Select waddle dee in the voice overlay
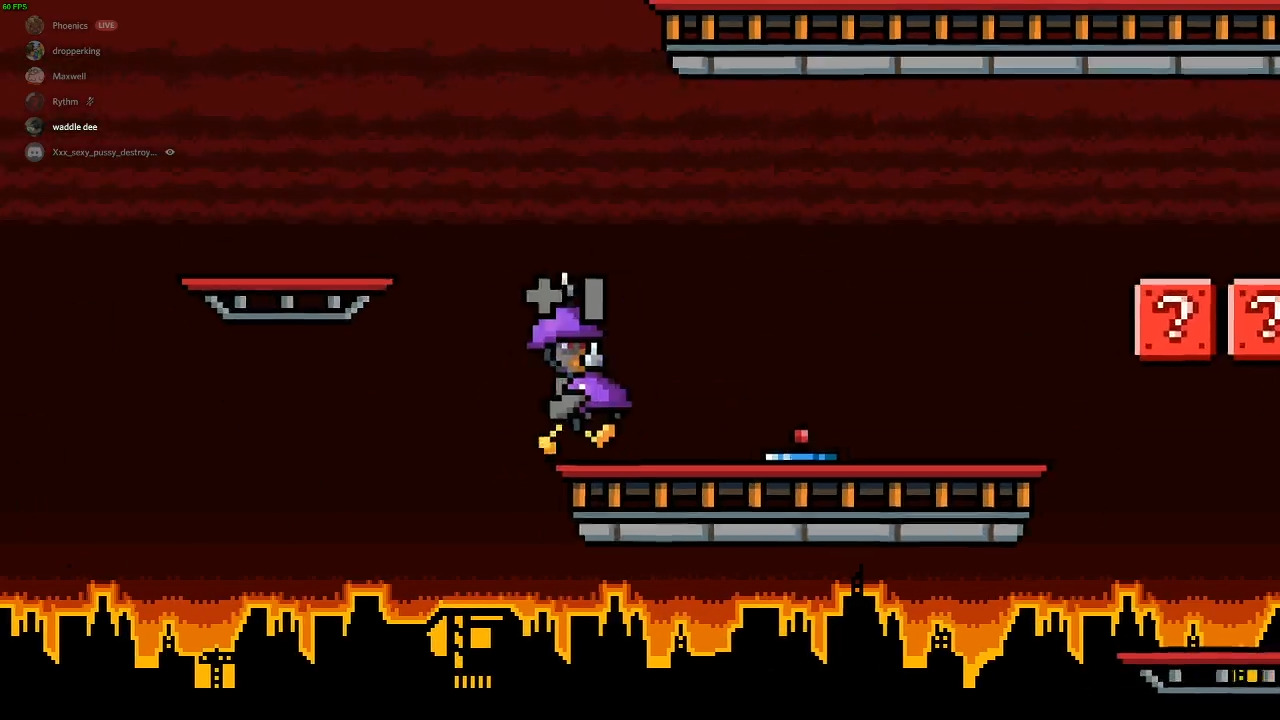Screen dimensions: 1280x720 coord(74,127)
